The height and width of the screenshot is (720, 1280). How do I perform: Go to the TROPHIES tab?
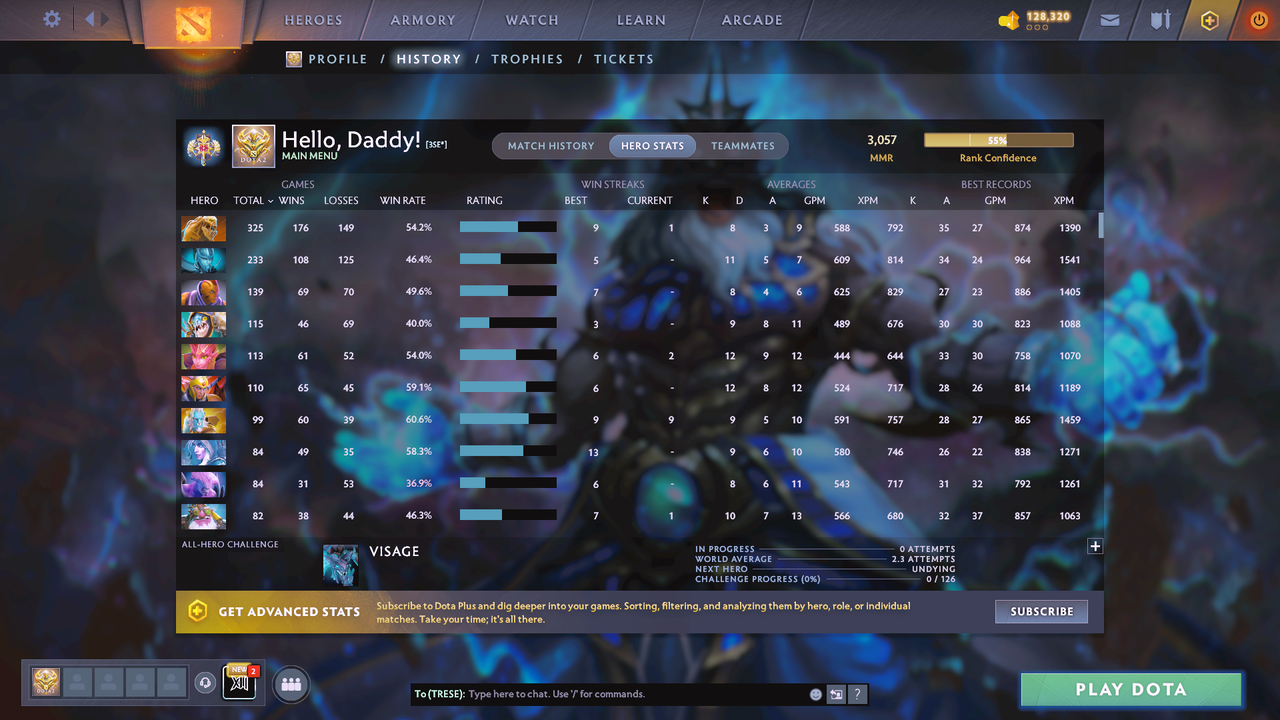(x=527, y=59)
